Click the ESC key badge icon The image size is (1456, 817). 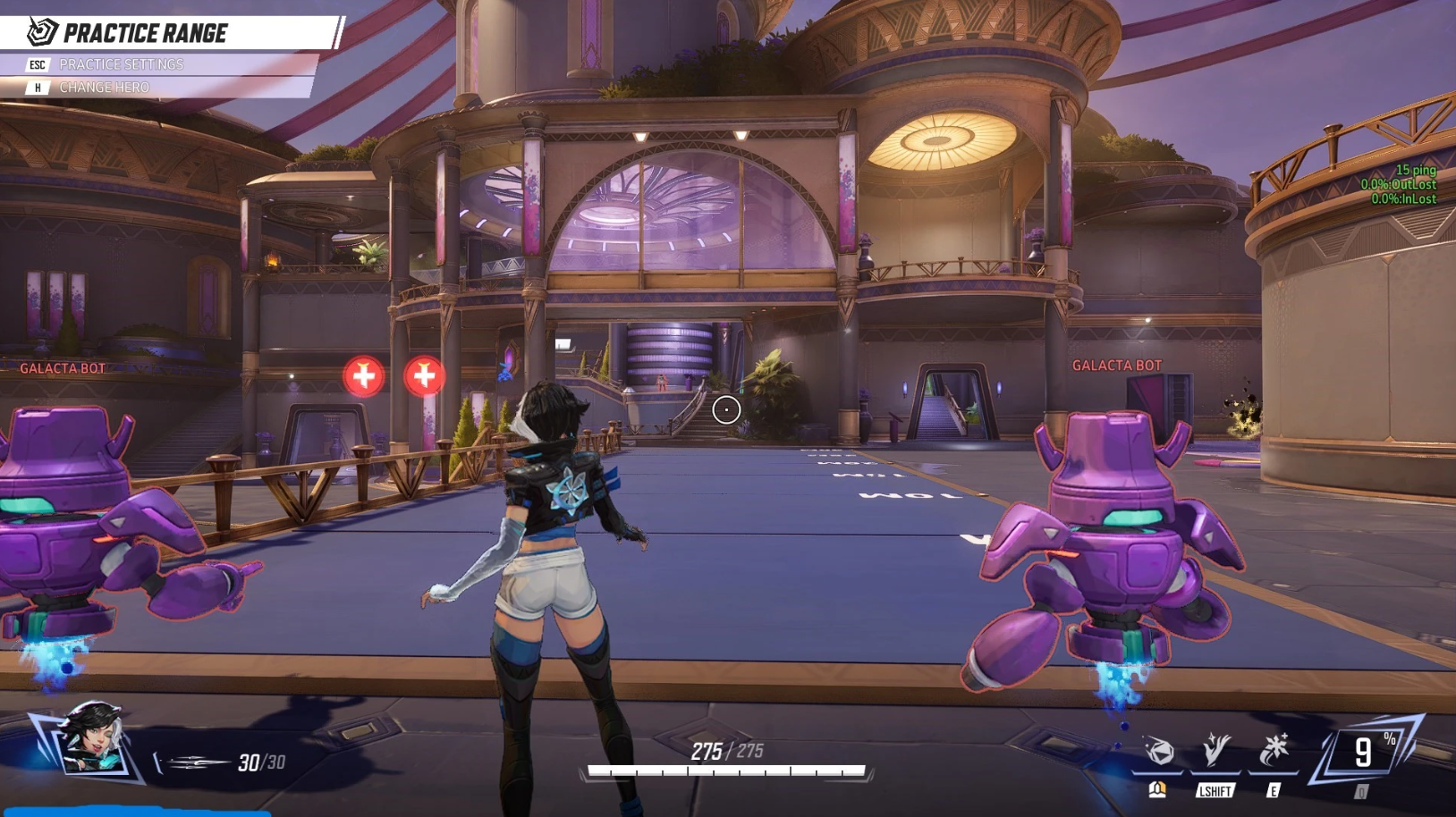point(37,64)
